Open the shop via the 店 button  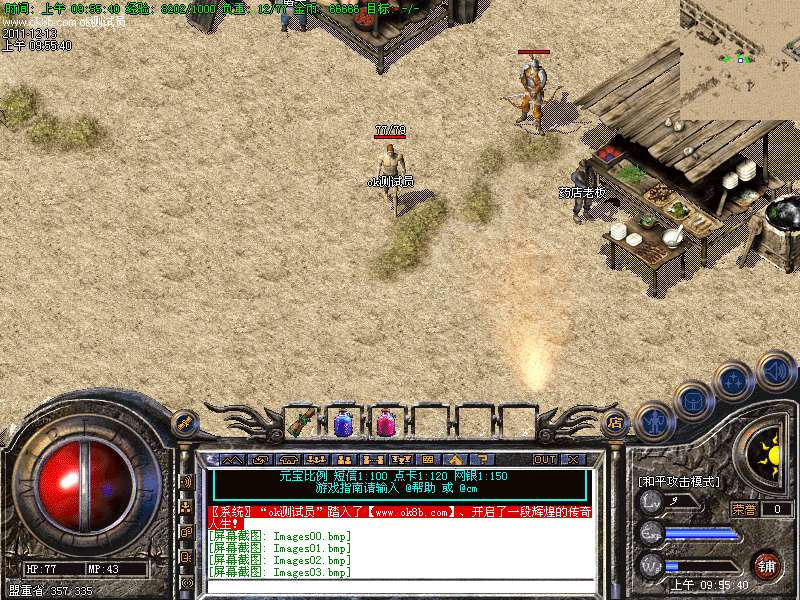click(616, 423)
